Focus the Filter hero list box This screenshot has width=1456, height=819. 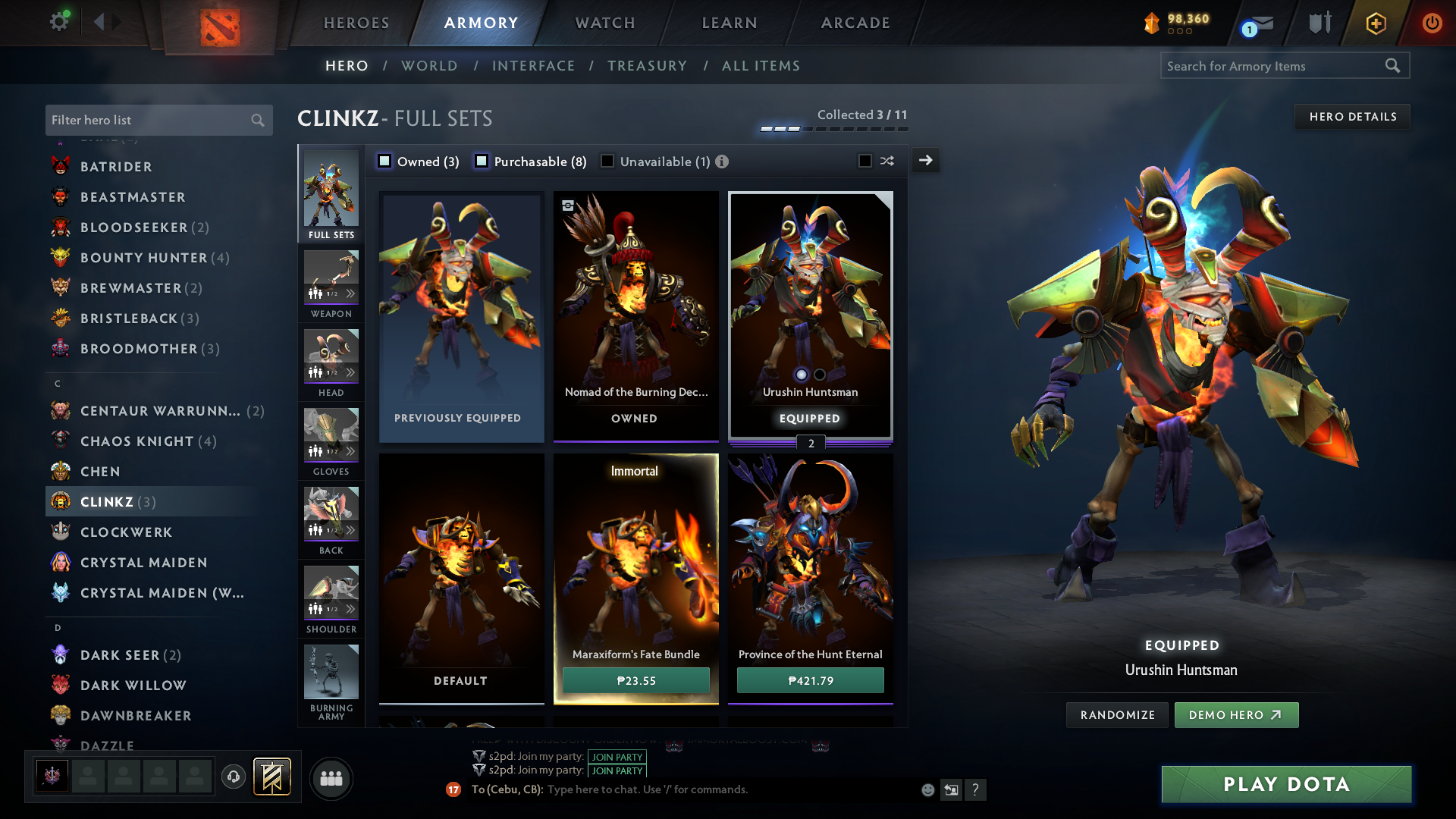(148, 120)
